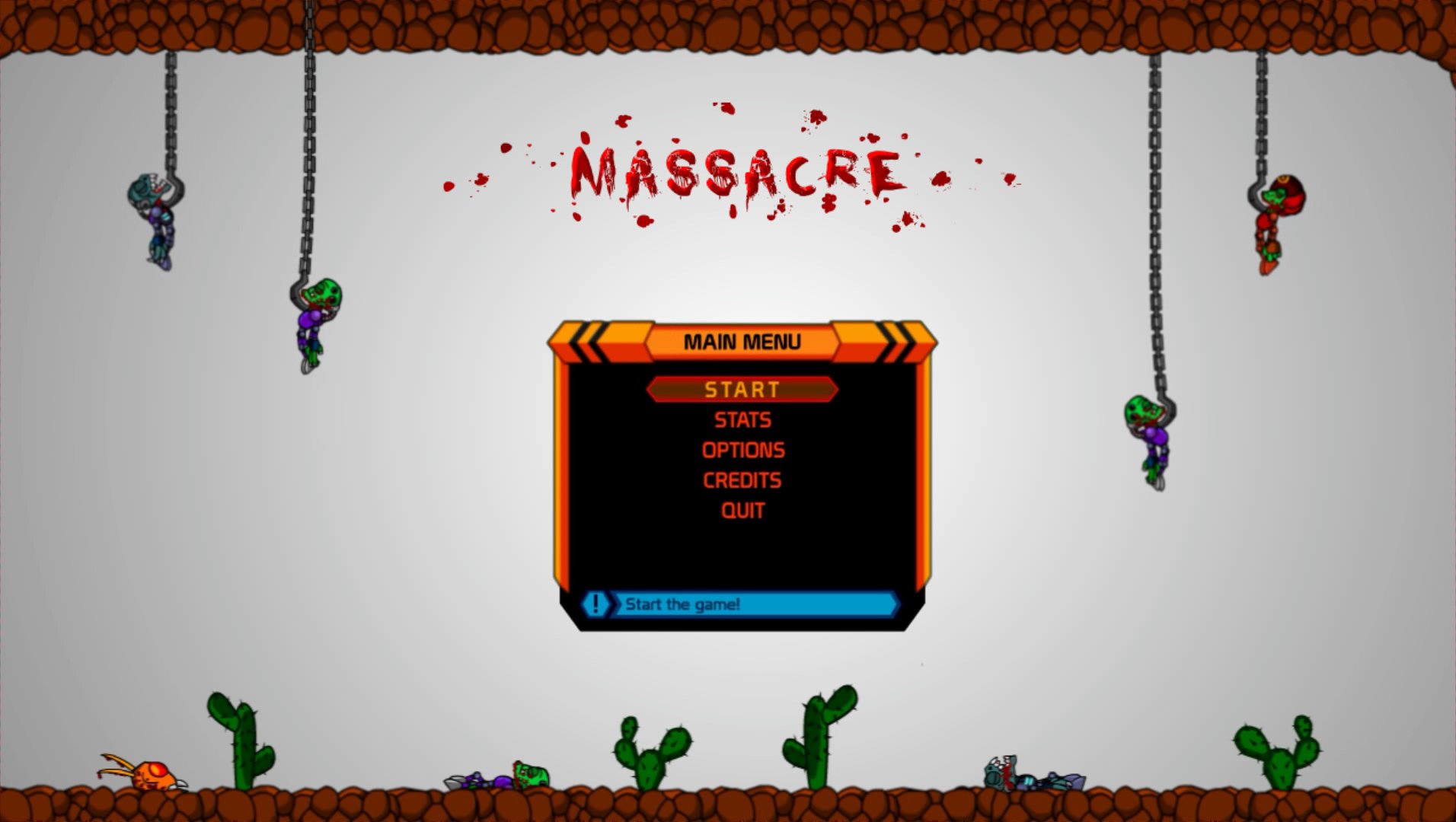This screenshot has width=1456, height=822.
Task: Open the OPTIONS menu entry
Action: pos(742,450)
